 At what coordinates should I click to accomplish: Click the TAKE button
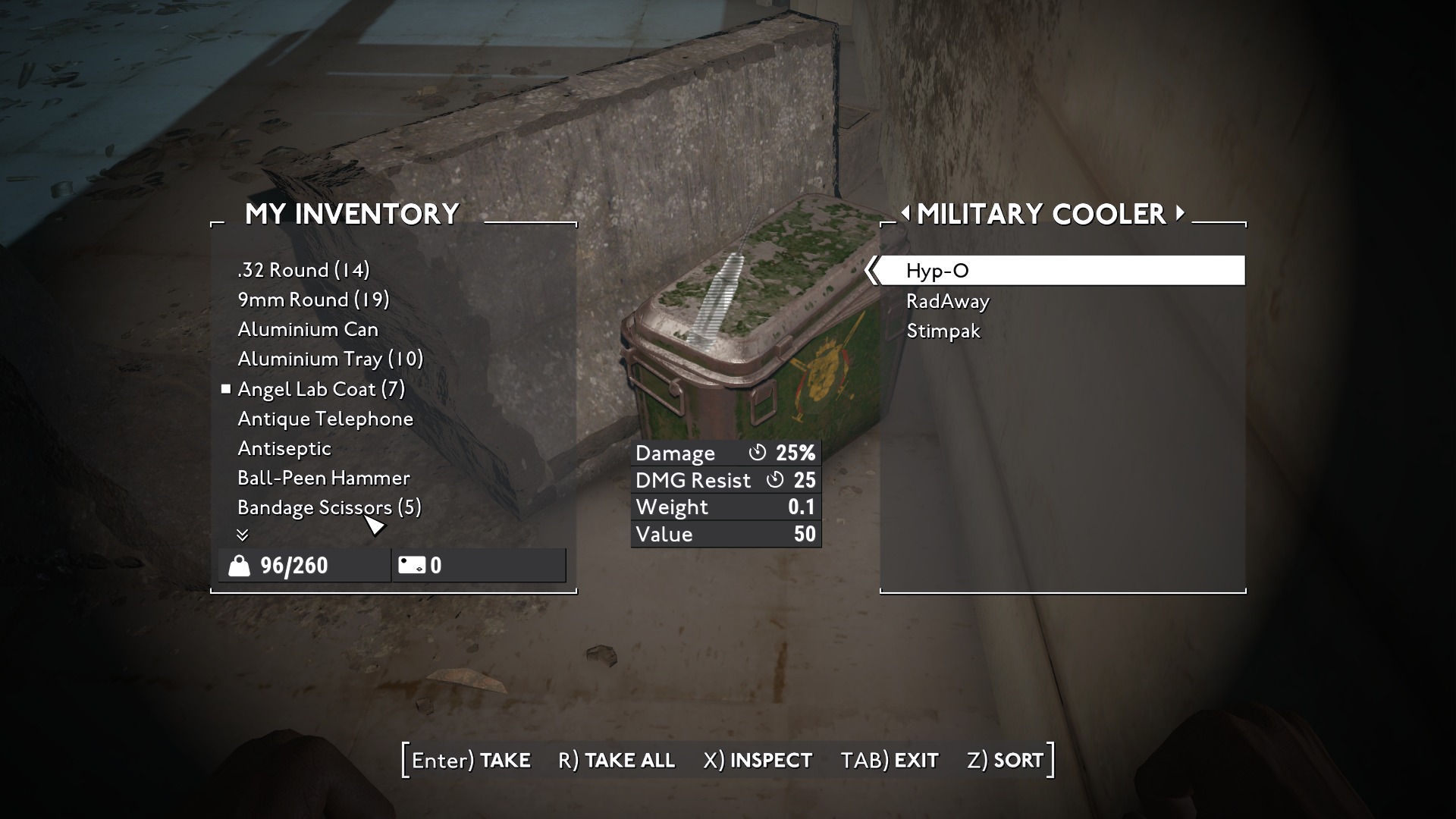471,760
